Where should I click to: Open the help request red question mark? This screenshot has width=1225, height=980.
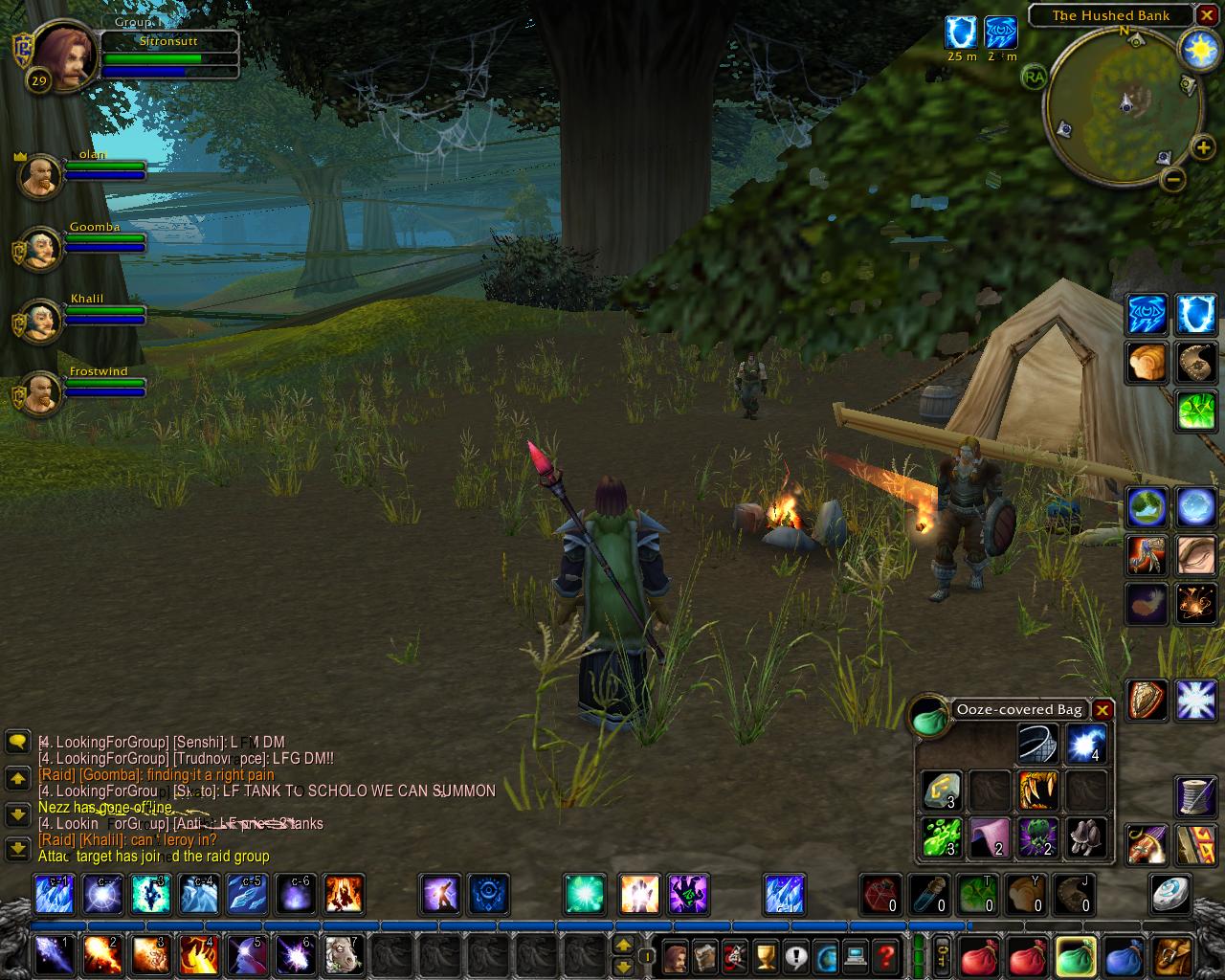(885, 955)
